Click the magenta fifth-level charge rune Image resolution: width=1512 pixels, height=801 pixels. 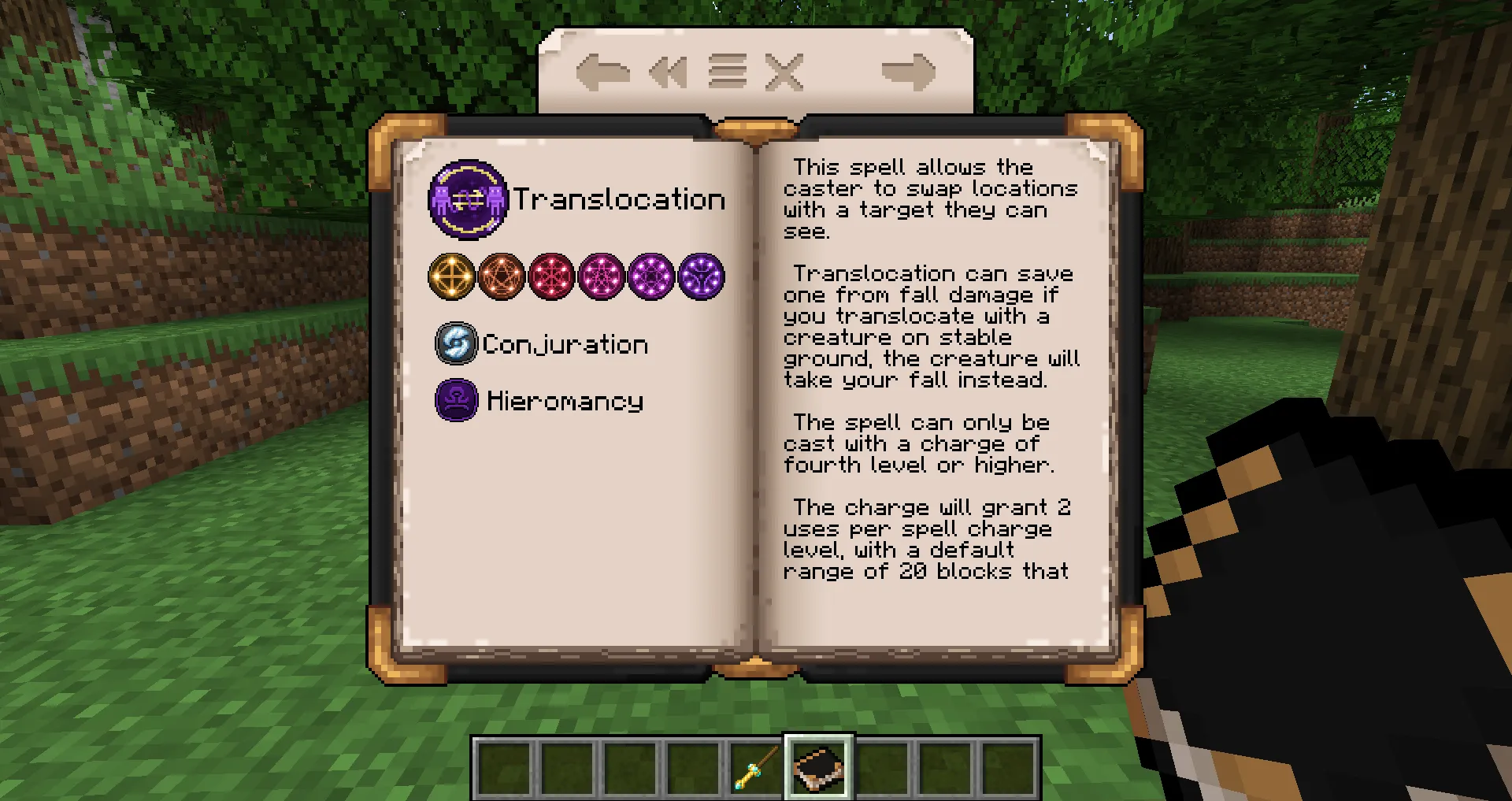[652, 277]
